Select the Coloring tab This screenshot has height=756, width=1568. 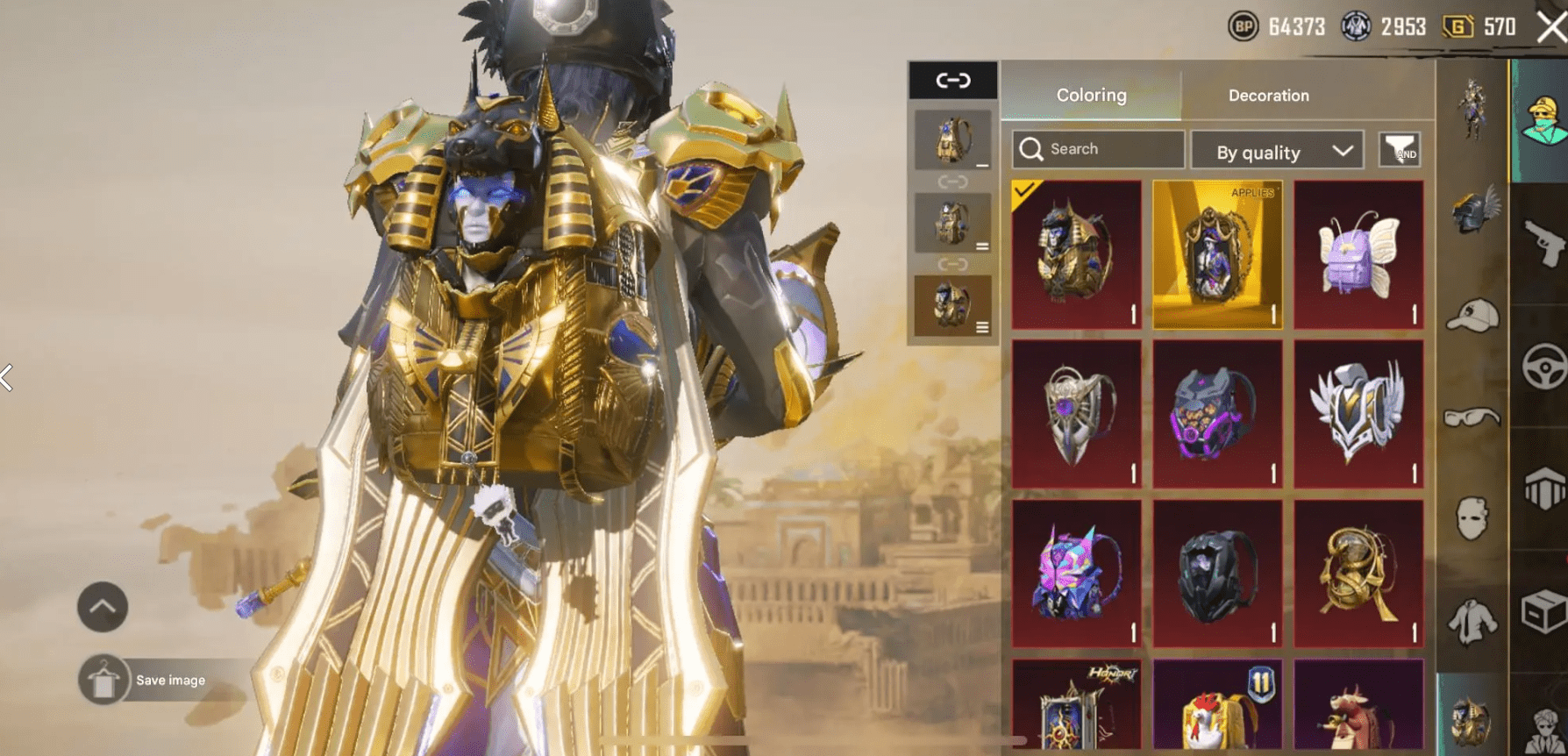coord(1090,95)
